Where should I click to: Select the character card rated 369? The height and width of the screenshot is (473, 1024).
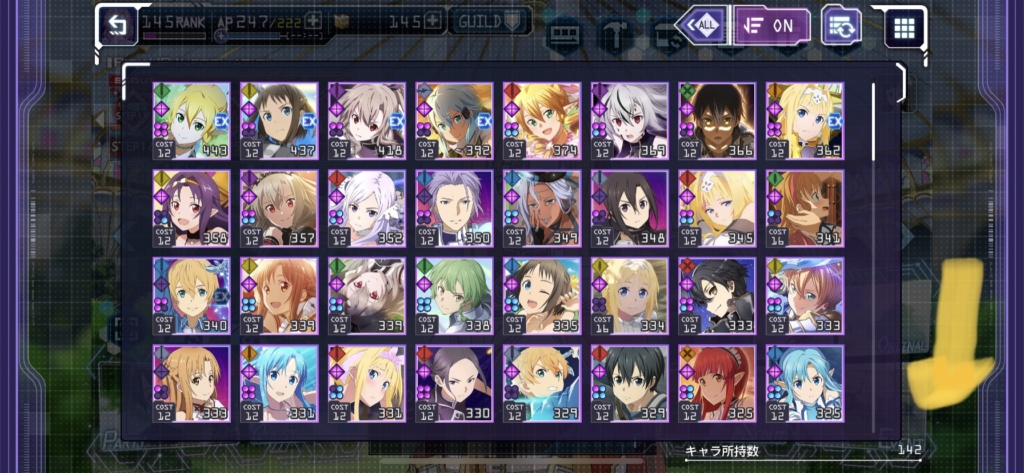629,121
